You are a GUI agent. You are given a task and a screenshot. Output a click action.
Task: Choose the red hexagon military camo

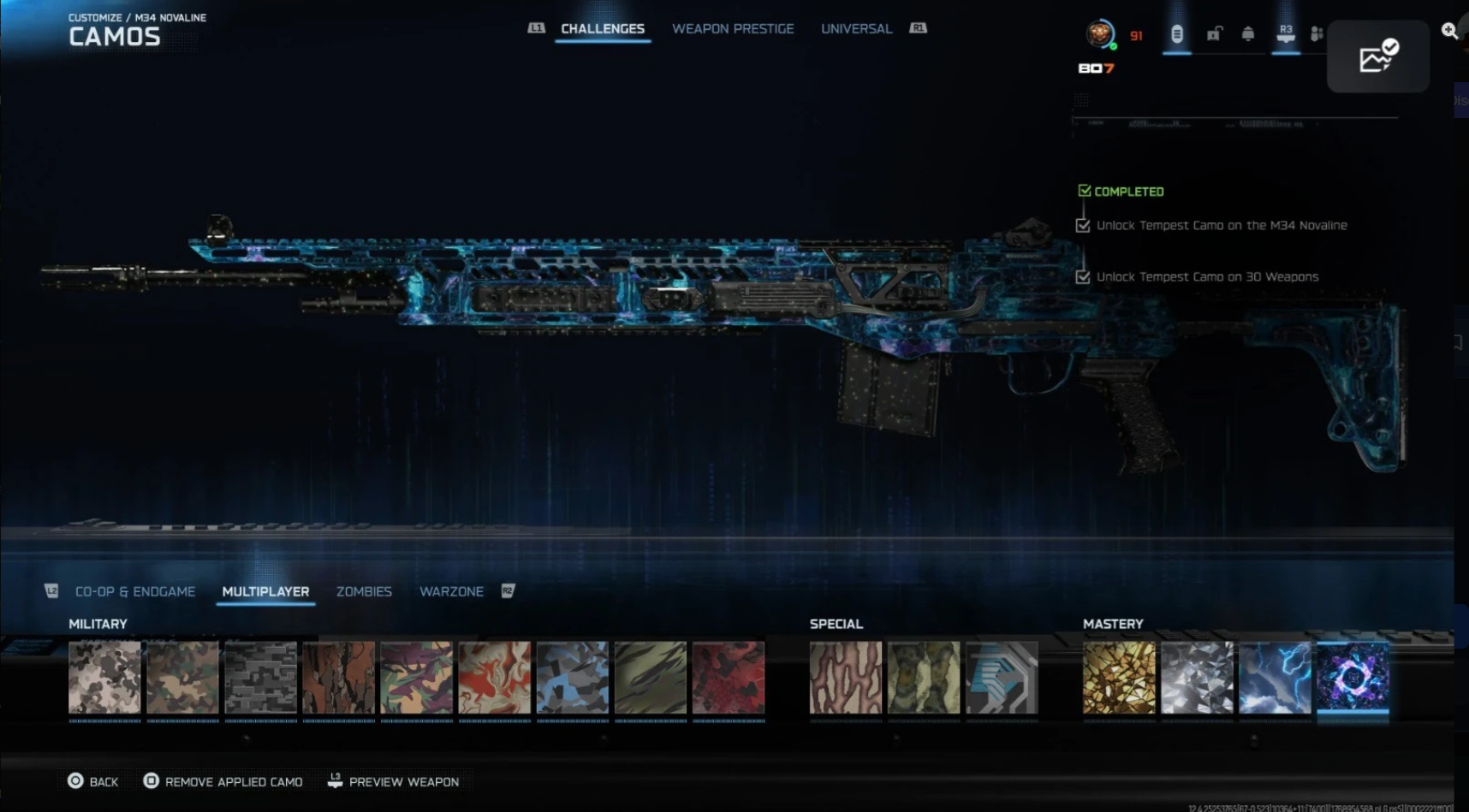[729, 678]
